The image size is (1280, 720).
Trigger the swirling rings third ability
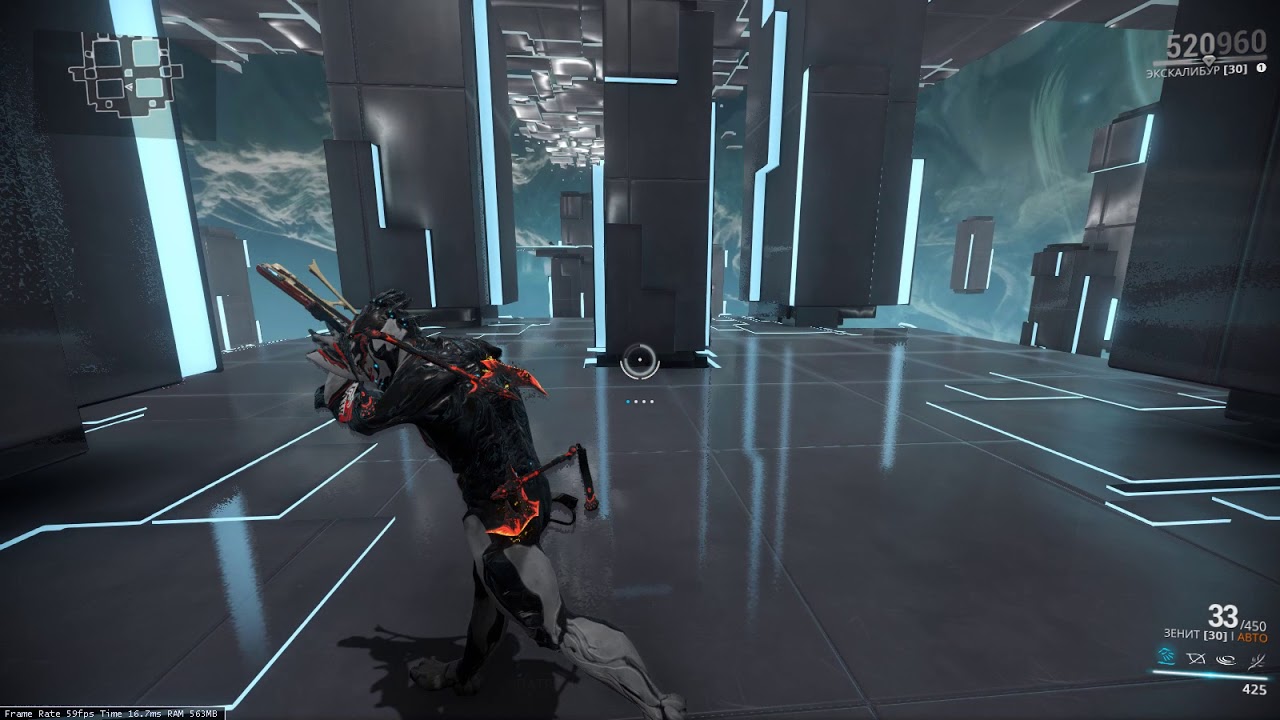(1226, 658)
